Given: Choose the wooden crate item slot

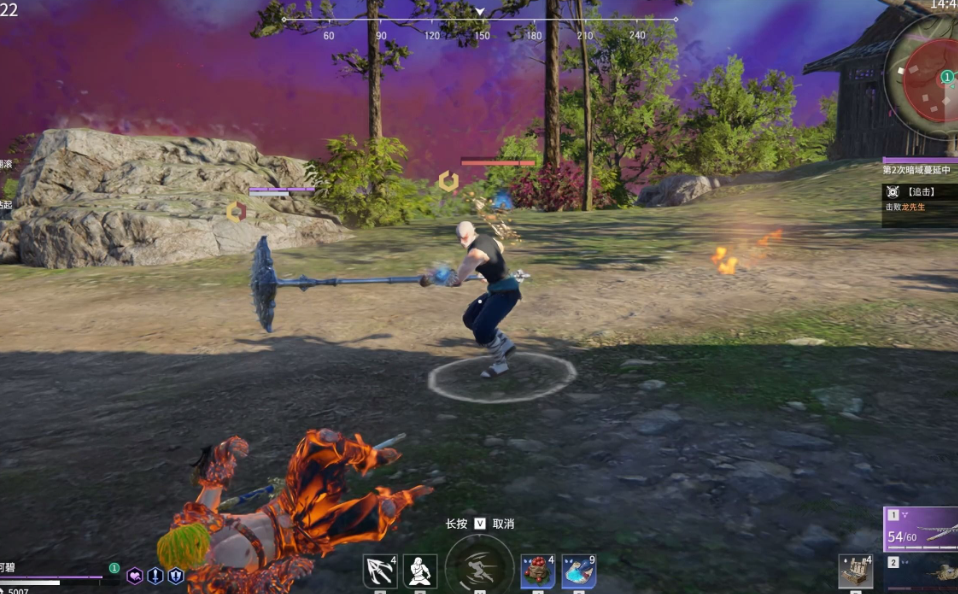Looking at the screenshot, I should pos(855,571).
